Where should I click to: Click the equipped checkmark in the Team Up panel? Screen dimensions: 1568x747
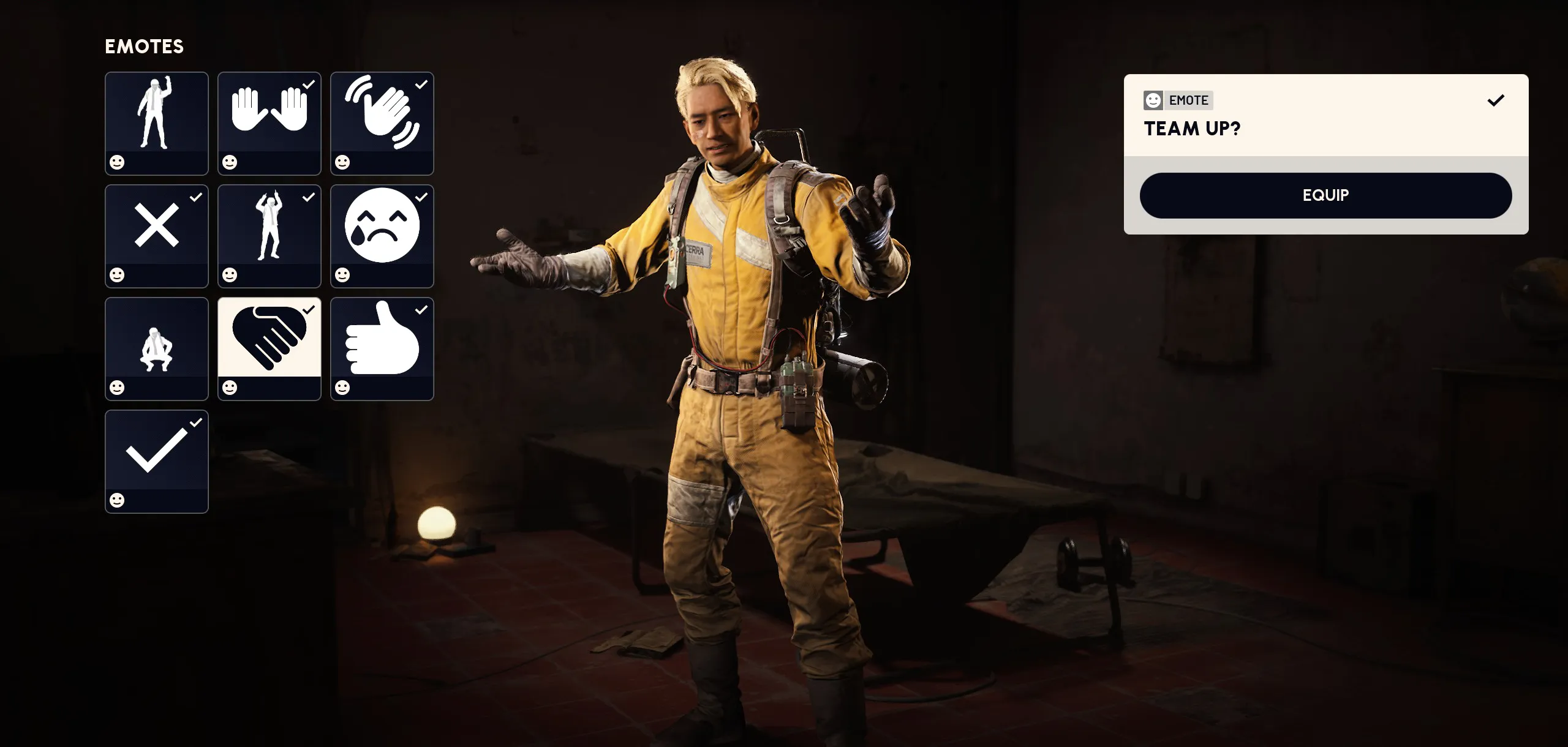(x=1495, y=100)
